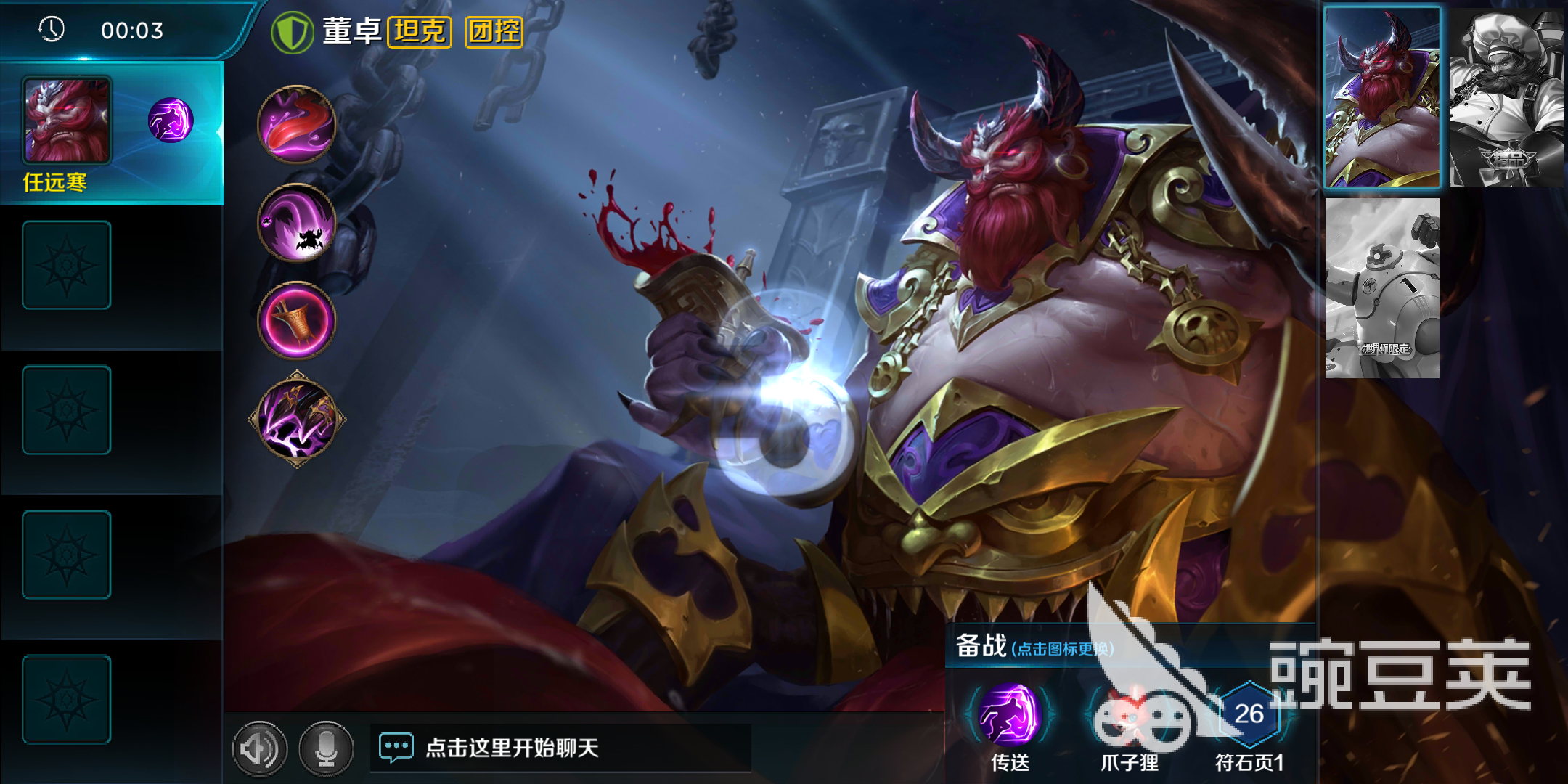Screen dimensions: 1568x784
Task: Select player 任远寒's Dong Zhuo portrait
Action: click(x=67, y=121)
